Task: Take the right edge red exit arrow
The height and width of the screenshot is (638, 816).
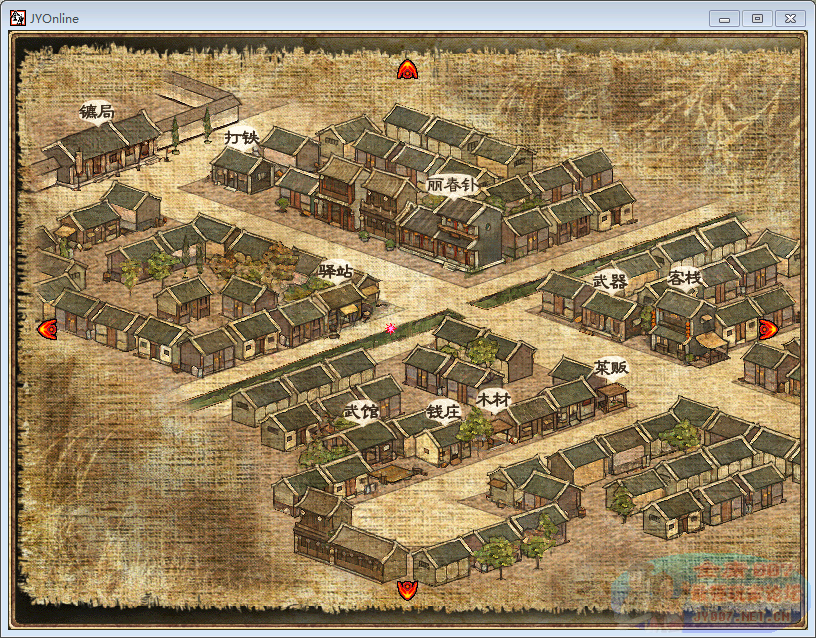Action: (768, 328)
